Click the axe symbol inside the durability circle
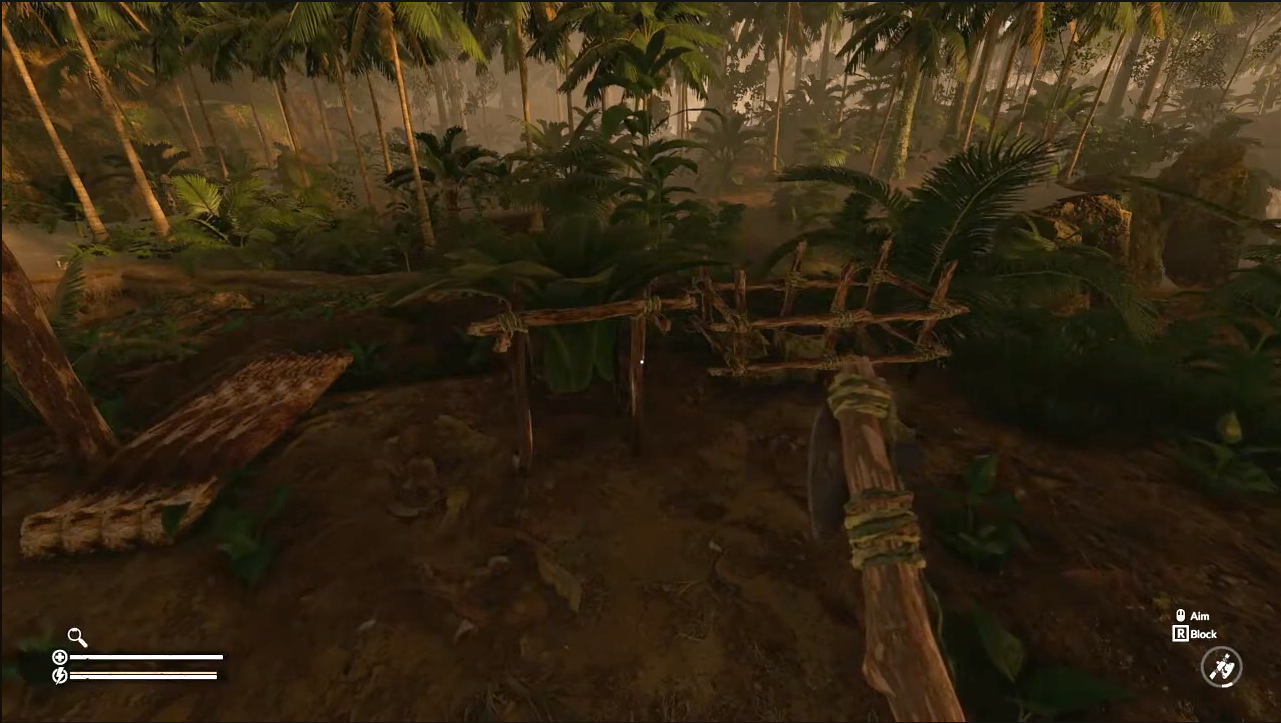This screenshot has width=1281, height=723. pos(1223,668)
